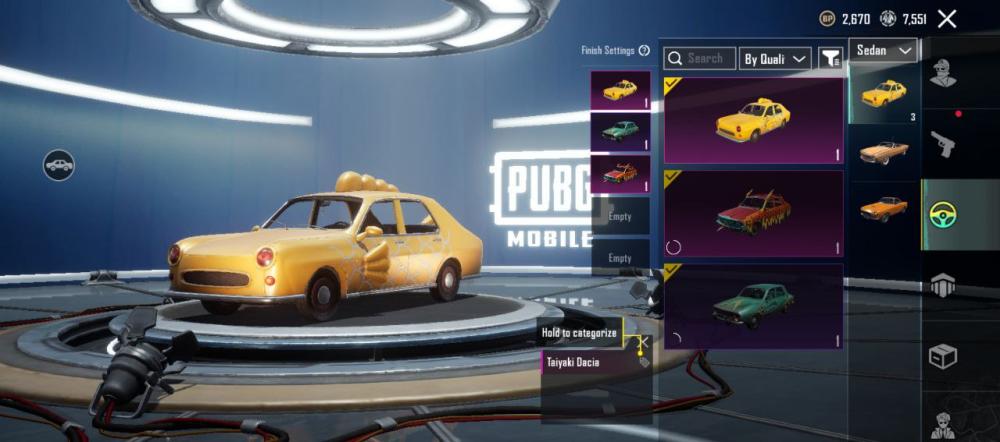Open the steering wheel vehicle category

(942, 213)
